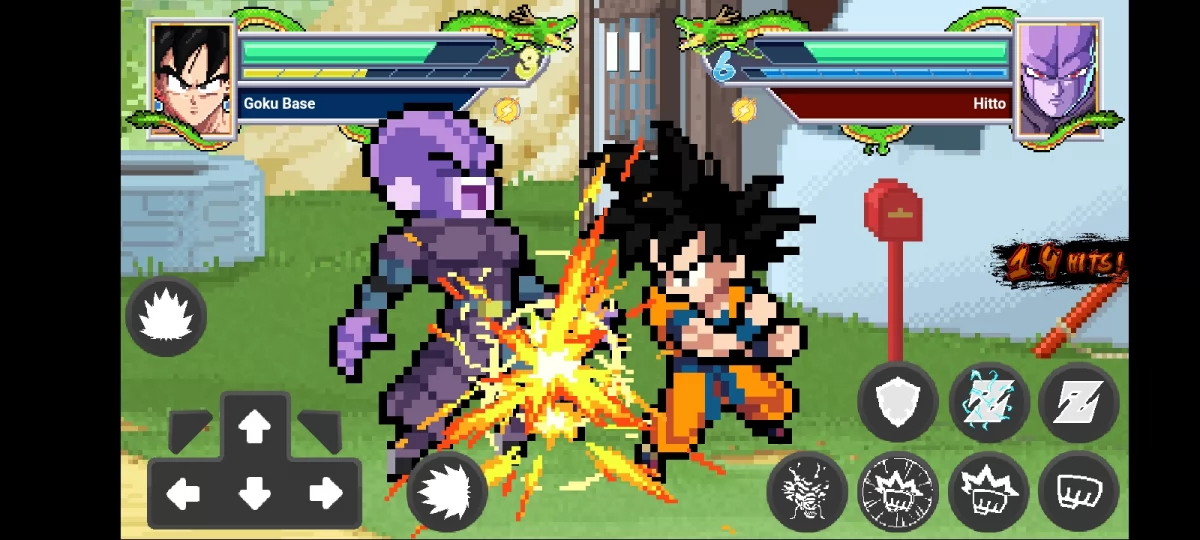Tap the ki aura button beside the right arrow

click(447, 491)
